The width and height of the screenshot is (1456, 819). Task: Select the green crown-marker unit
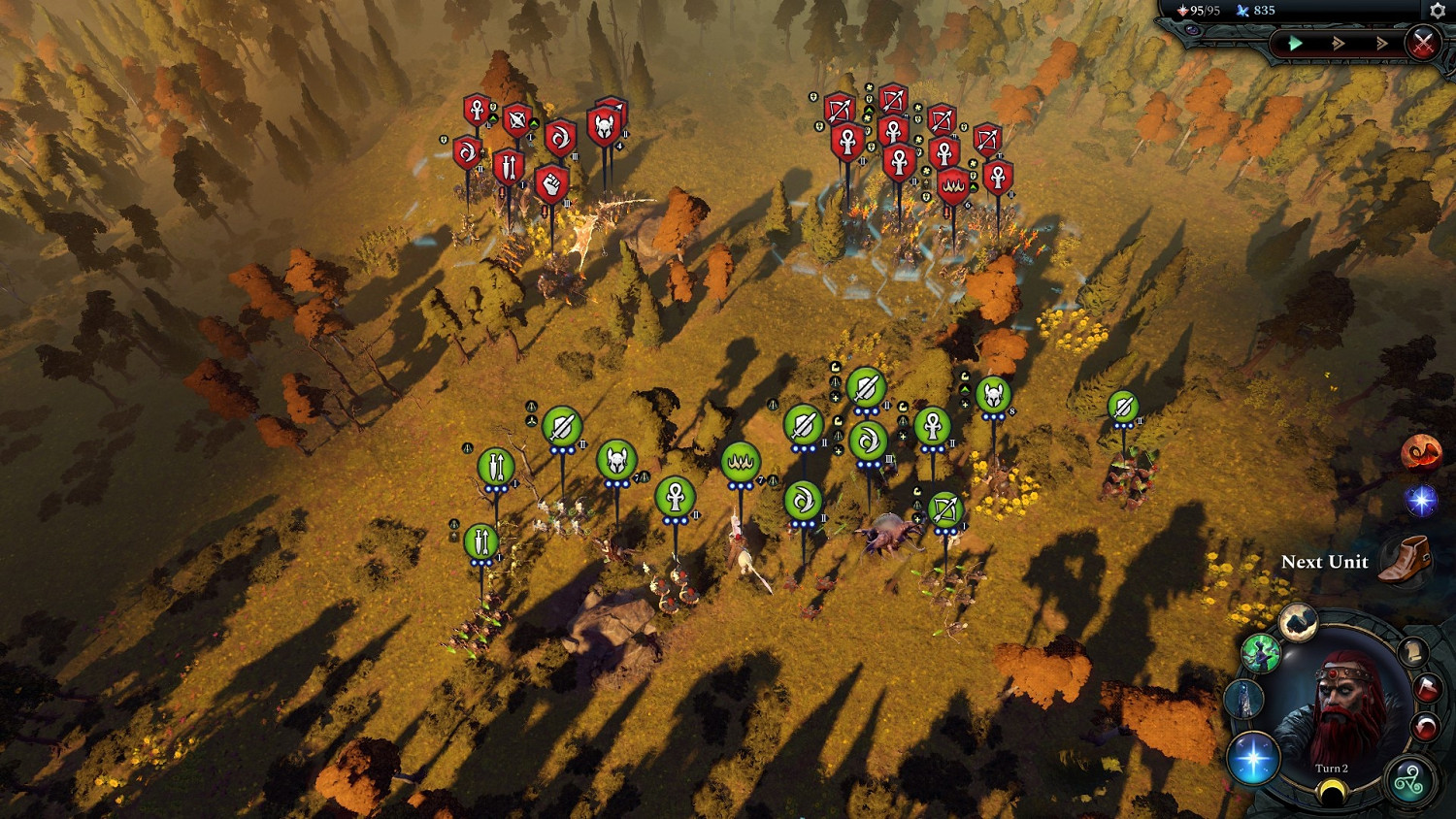tap(741, 461)
